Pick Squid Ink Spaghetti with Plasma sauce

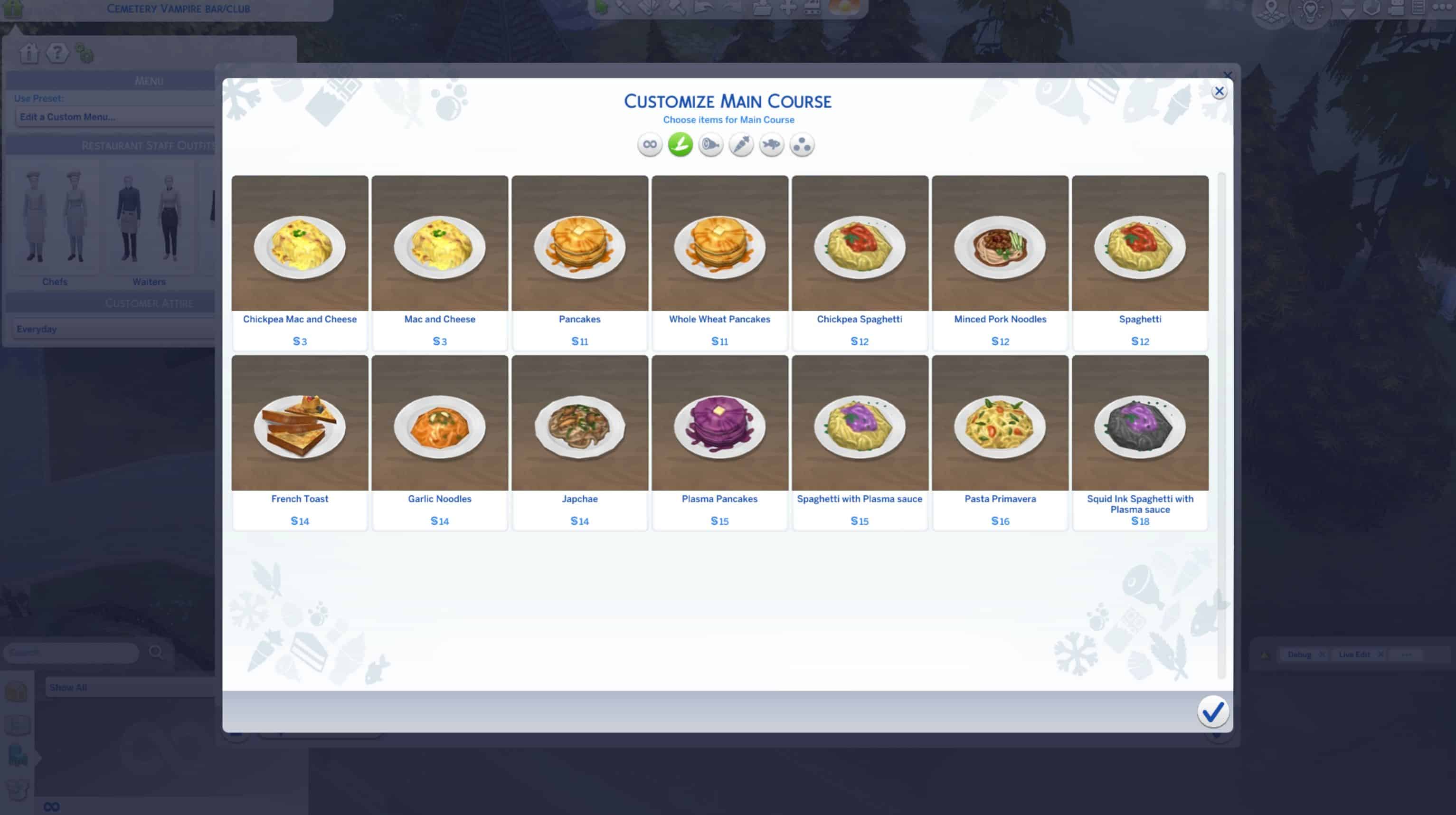1140,428
